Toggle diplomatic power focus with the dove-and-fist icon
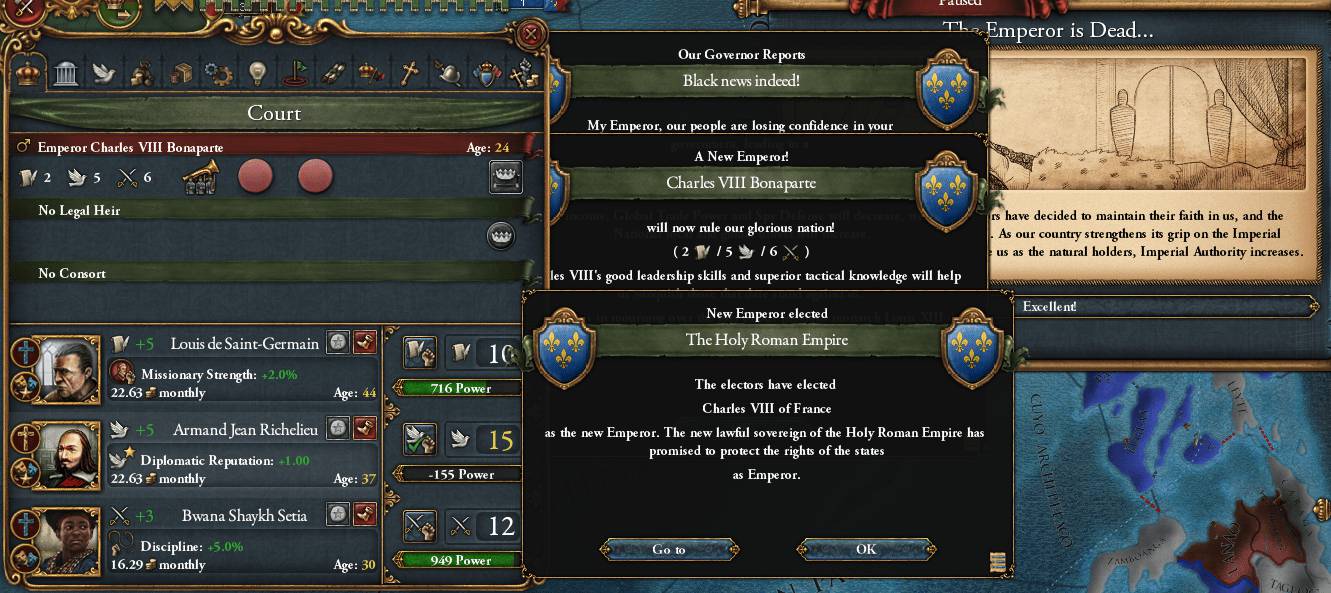The height and width of the screenshot is (593, 1331). pos(418,439)
